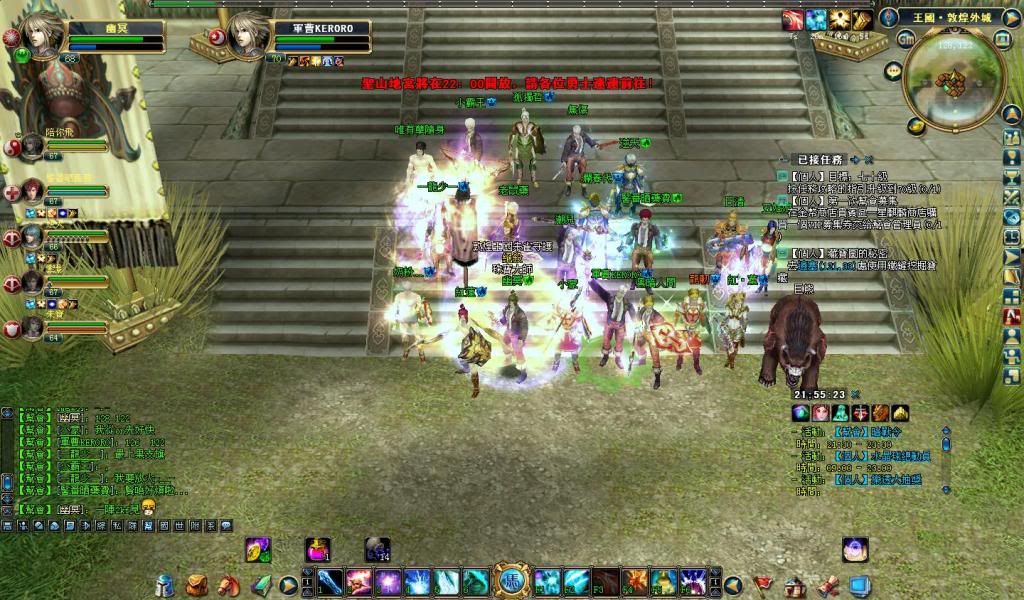Open the red flag icon in bottom bar
The height and width of the screenshot is (600, 1024).
(763, 584)
